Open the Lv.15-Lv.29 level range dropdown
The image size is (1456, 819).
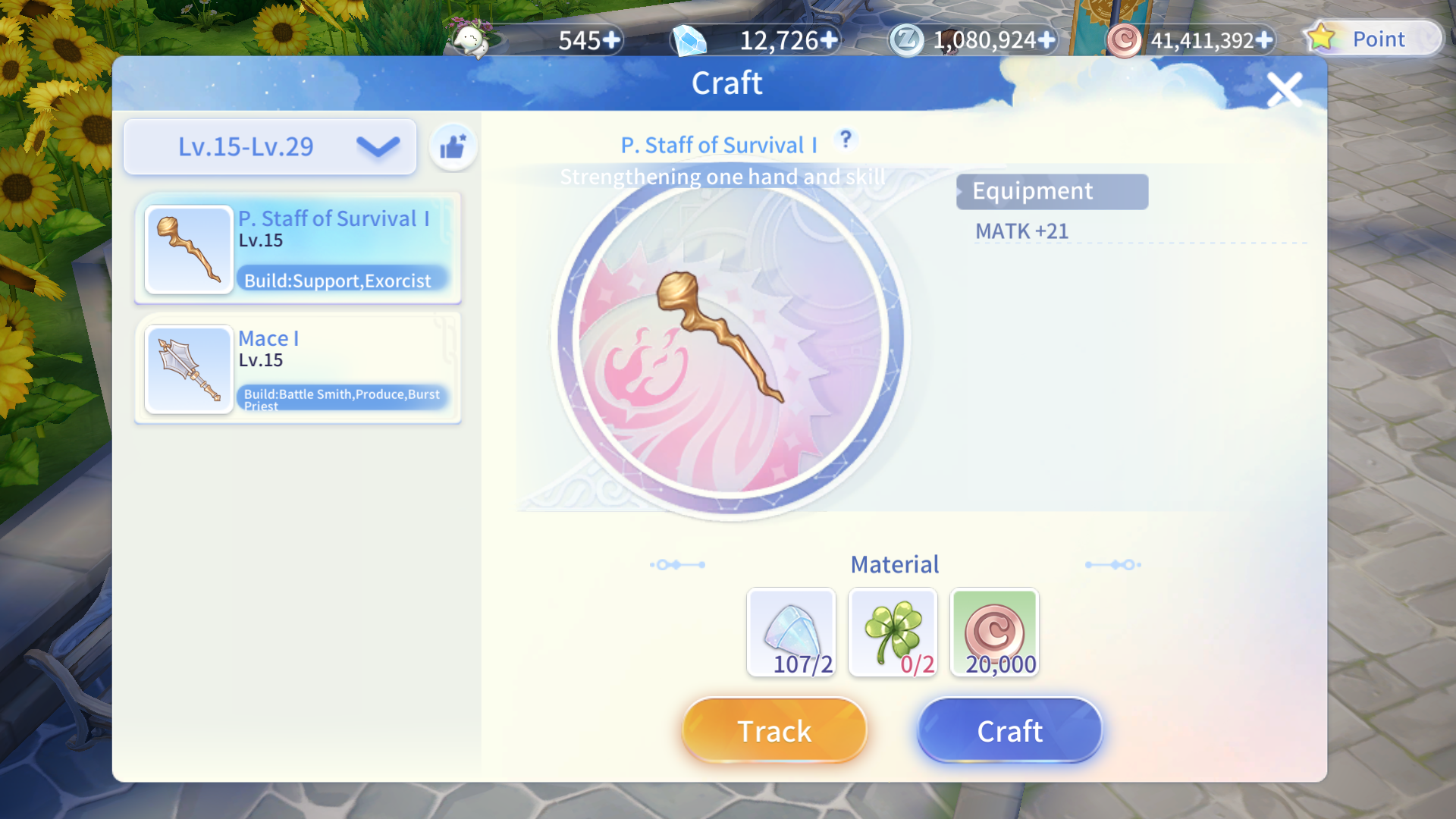[269, 146]
